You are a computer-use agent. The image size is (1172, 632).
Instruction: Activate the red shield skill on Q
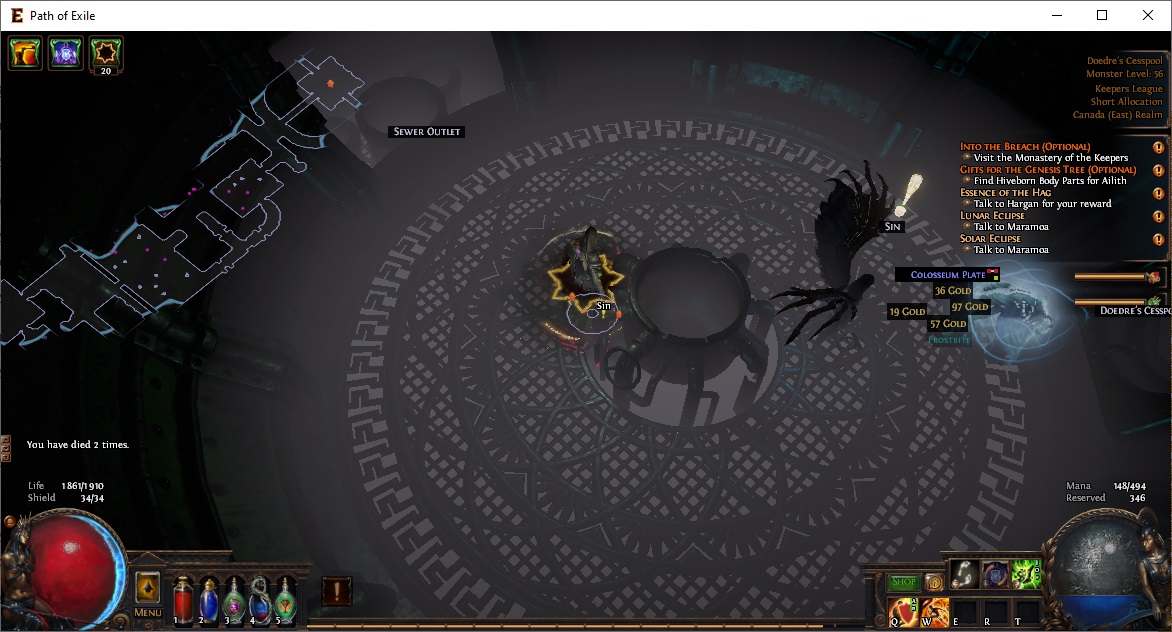pyautogui.click(x=903, y=610)
